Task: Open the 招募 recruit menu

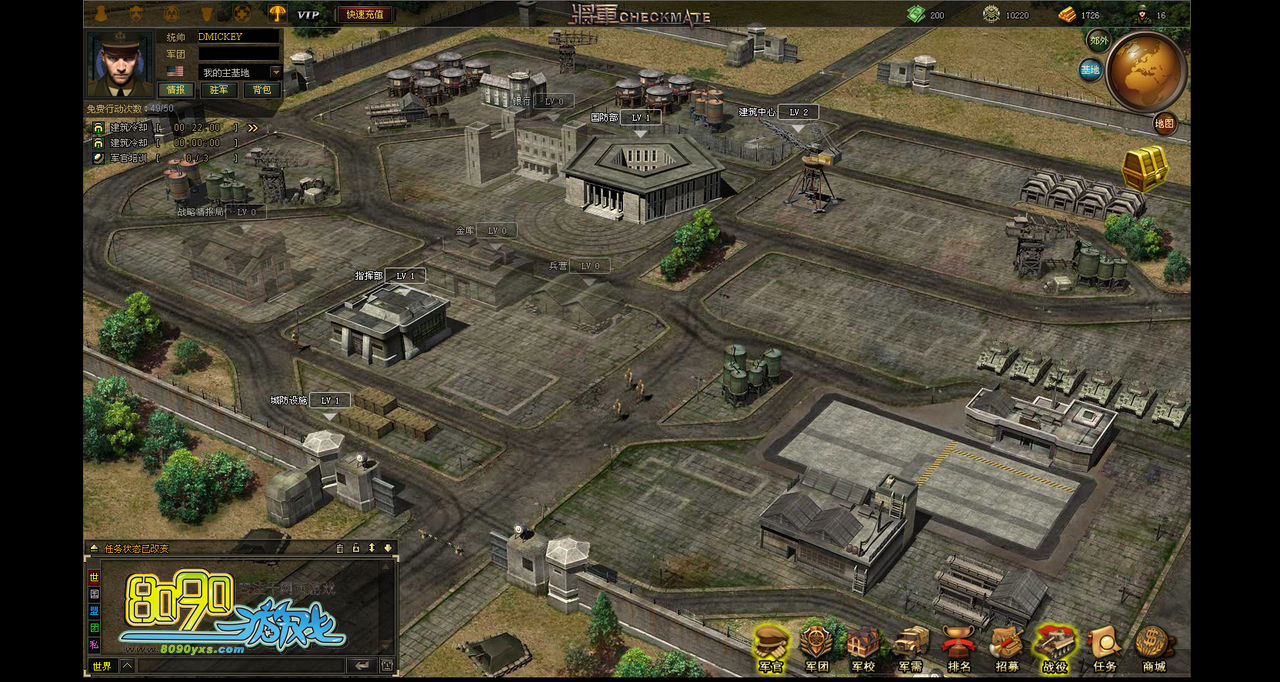Action: [1006, 646]
